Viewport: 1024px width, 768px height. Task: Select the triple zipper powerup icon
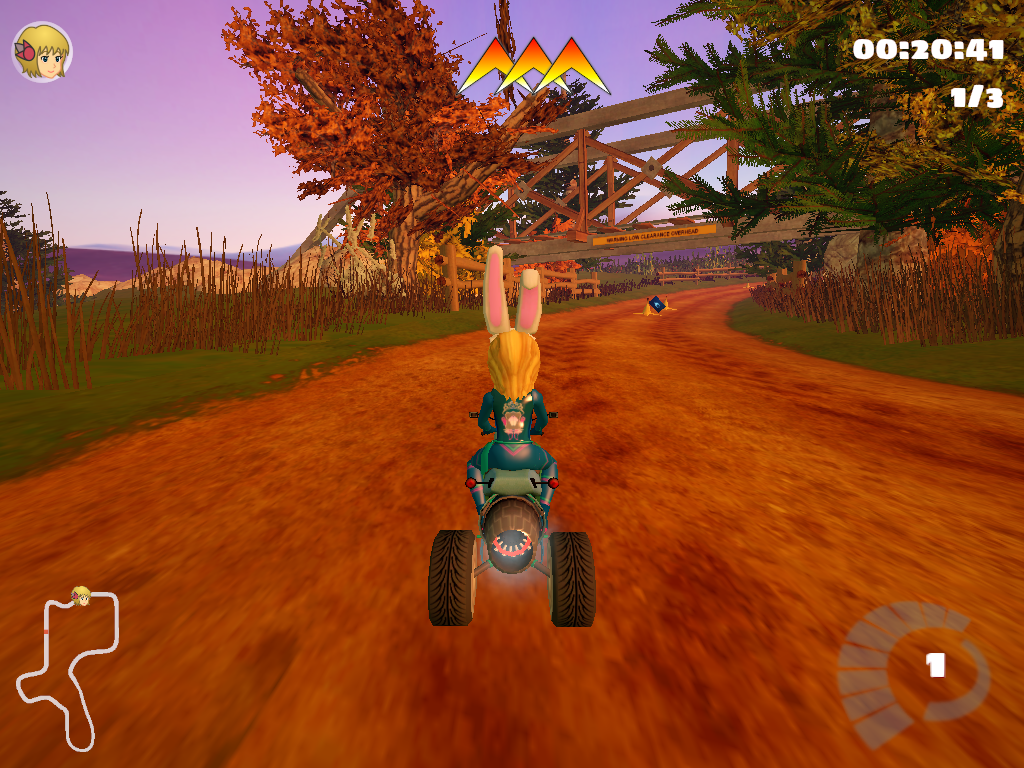(x=534, y=66)
